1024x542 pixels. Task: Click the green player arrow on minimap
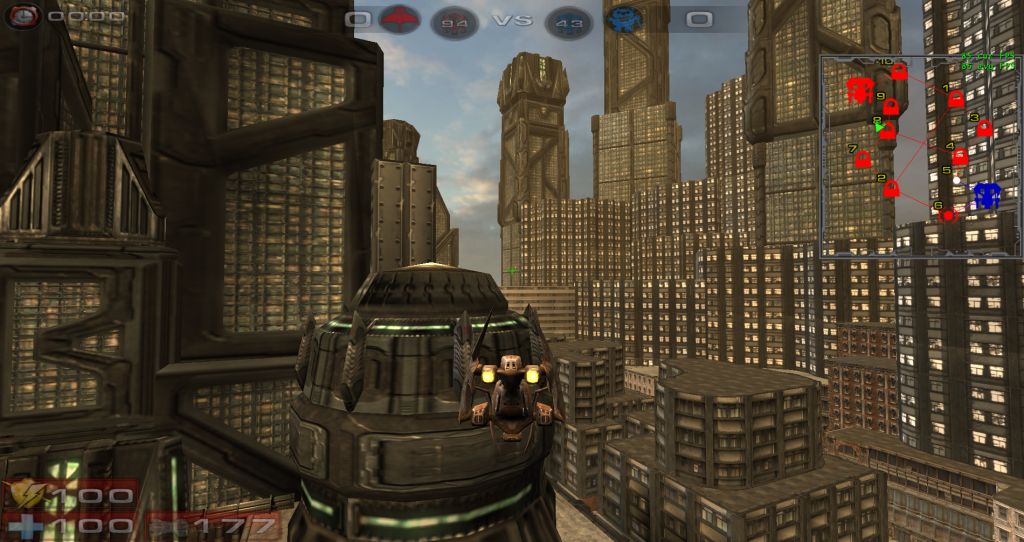pos(879,127)
